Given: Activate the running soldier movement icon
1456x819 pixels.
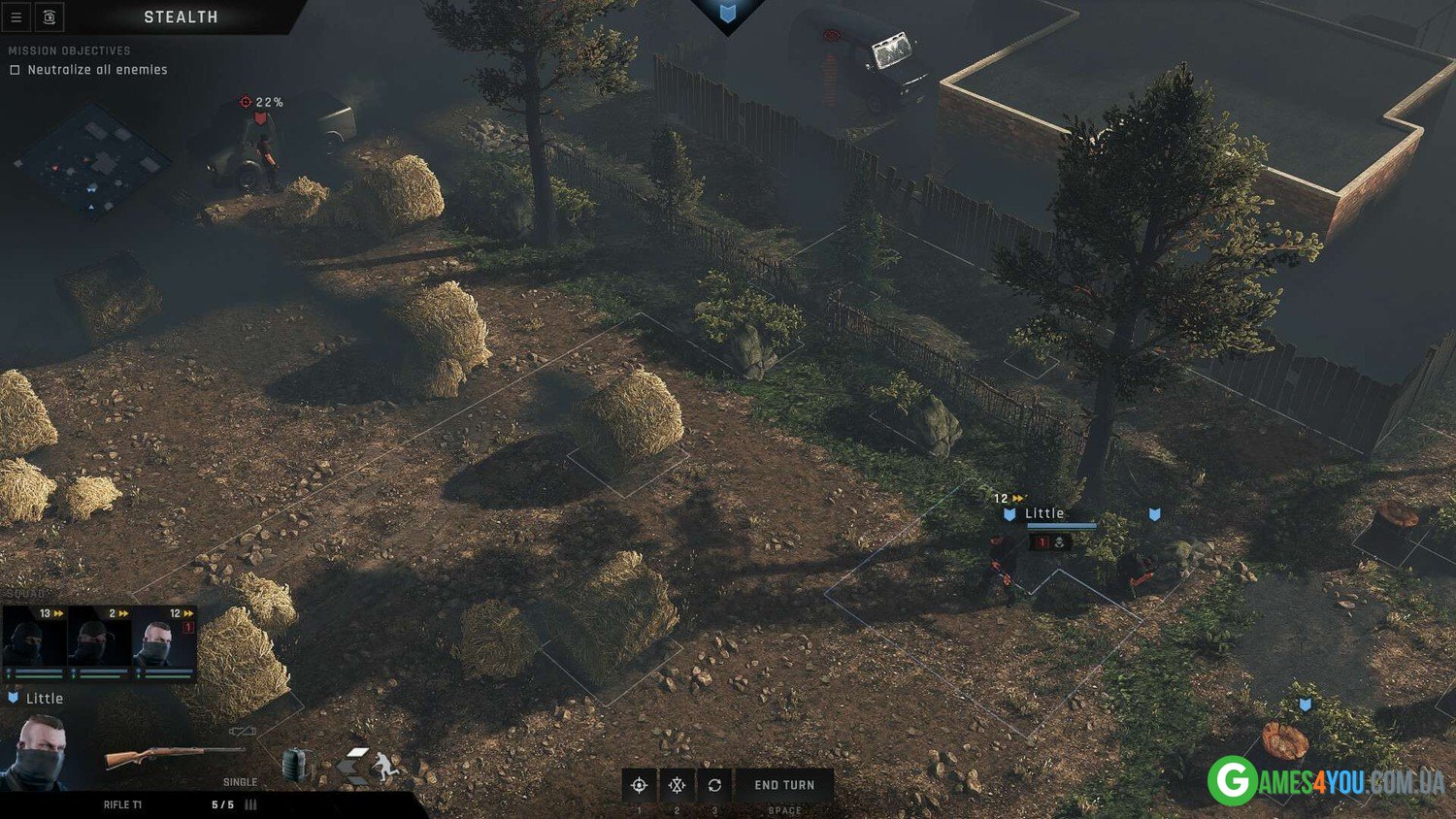Looking at the screenshot, I should [386, 767].
